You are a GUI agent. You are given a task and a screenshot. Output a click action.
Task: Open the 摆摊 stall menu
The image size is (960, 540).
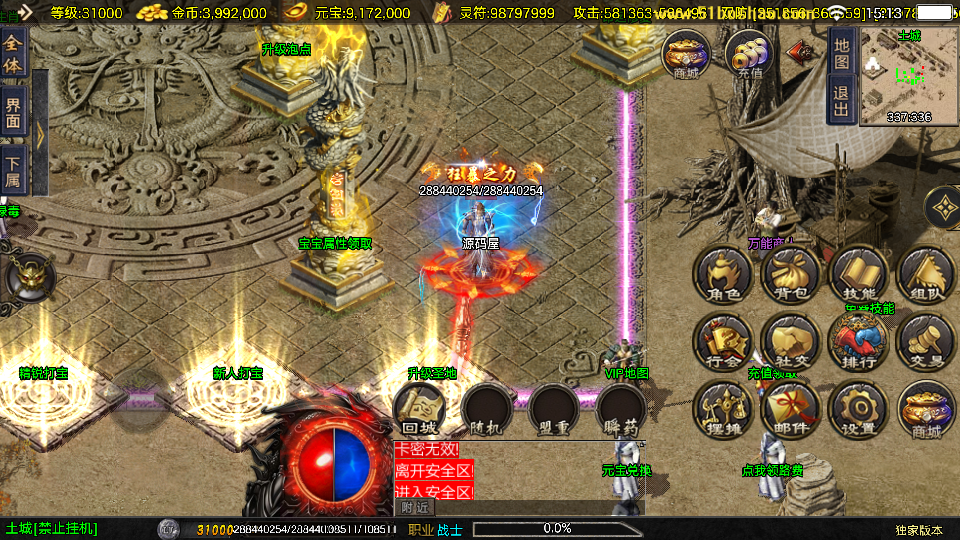click(x=724, y=410)
